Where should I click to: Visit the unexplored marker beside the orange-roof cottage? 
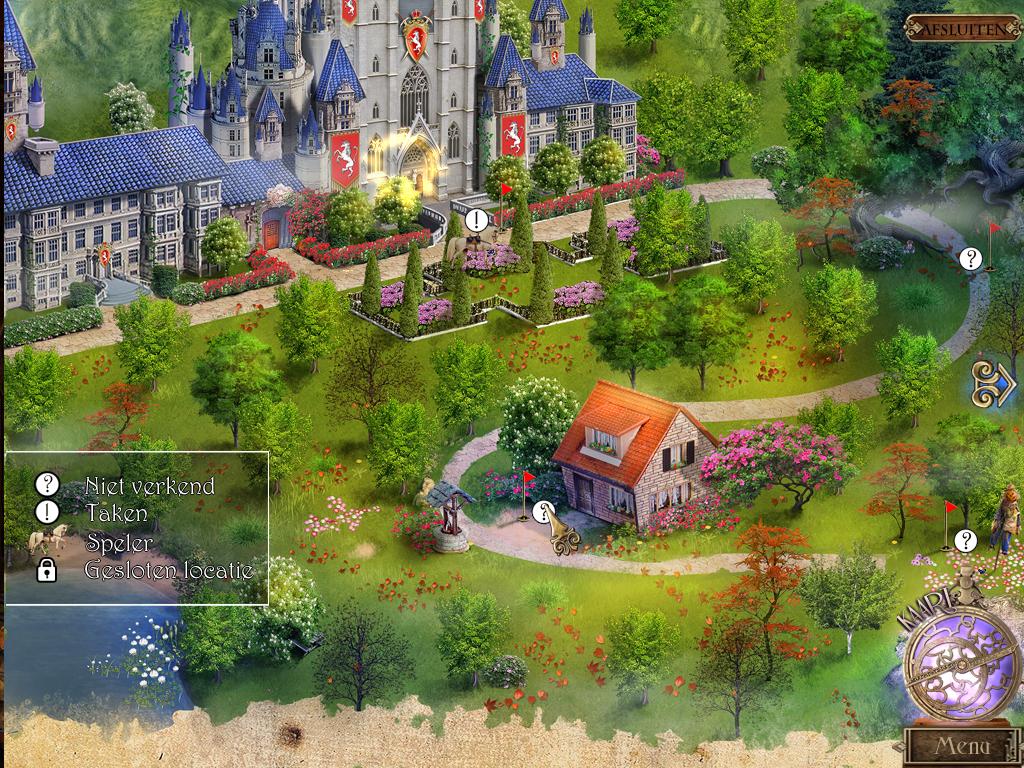(x=544, y=514)
